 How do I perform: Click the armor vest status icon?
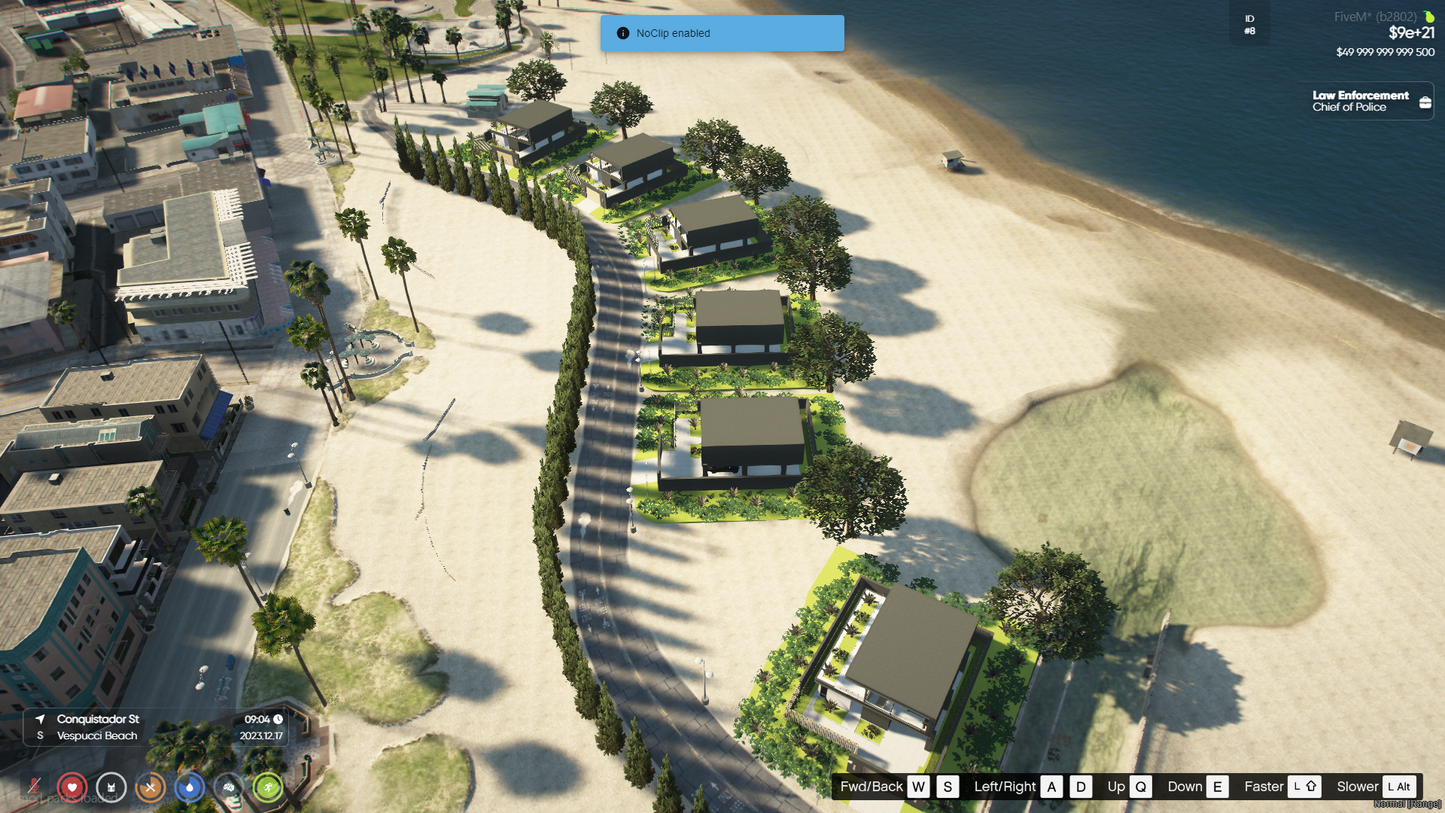pos(111,787)
